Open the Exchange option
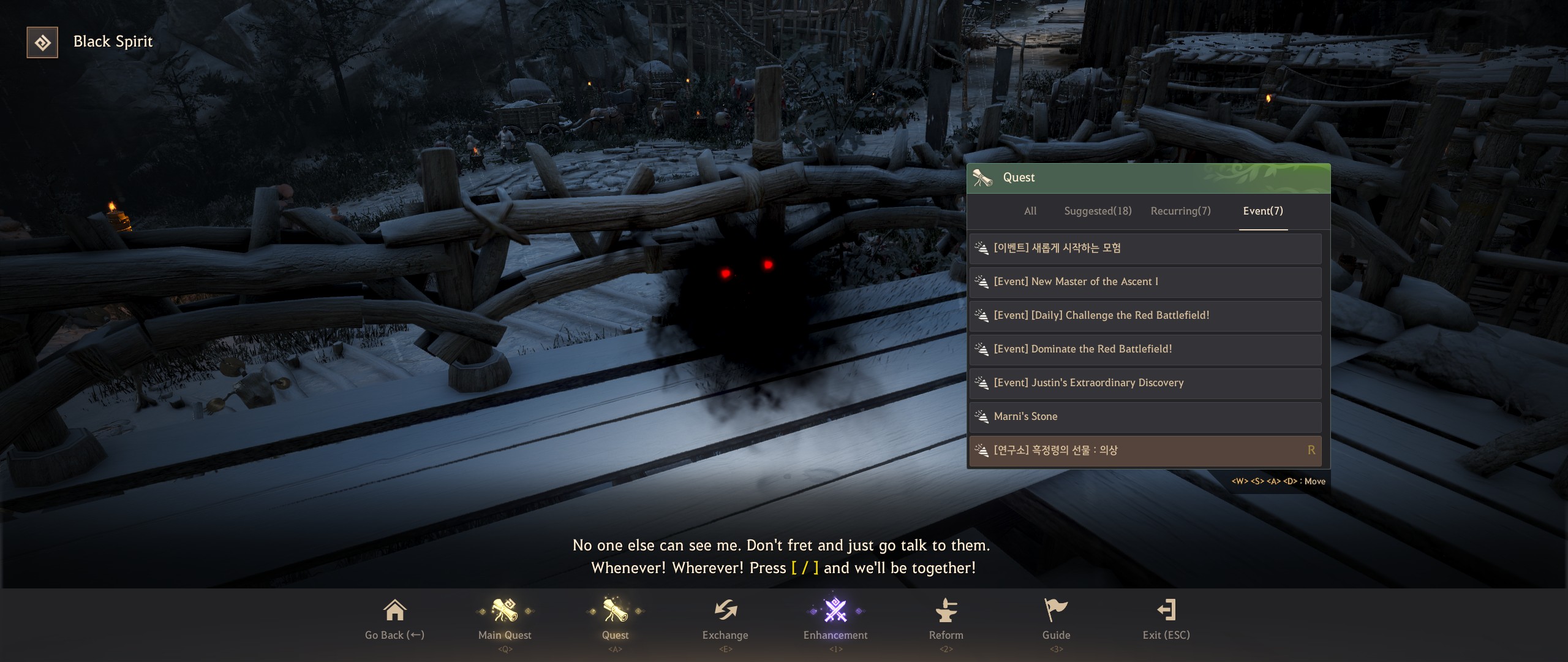Image resolution: width=1568 pixels, height=662 pixels. [725, 619]
